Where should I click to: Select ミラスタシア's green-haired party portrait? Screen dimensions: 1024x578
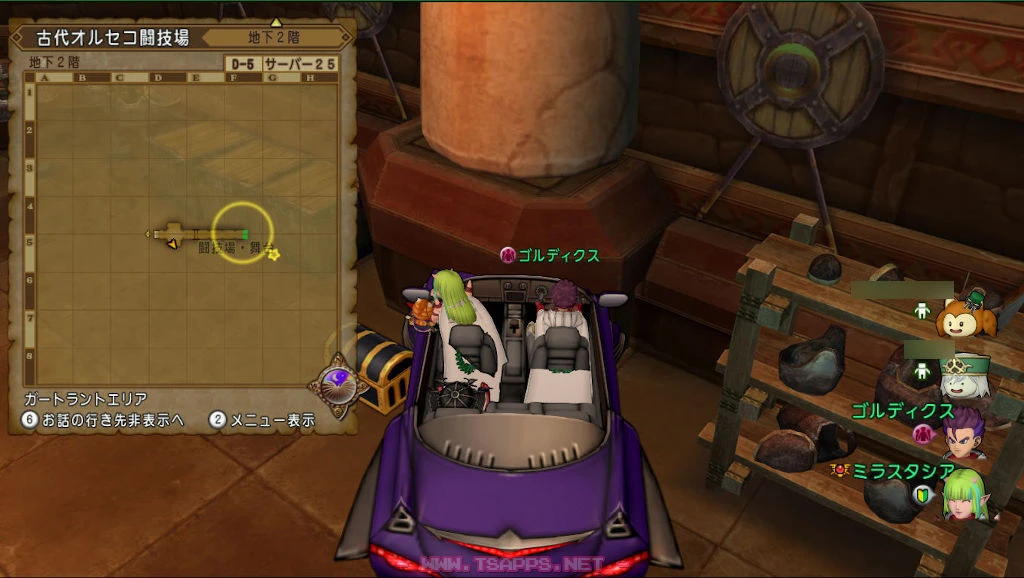pos(966,494)
